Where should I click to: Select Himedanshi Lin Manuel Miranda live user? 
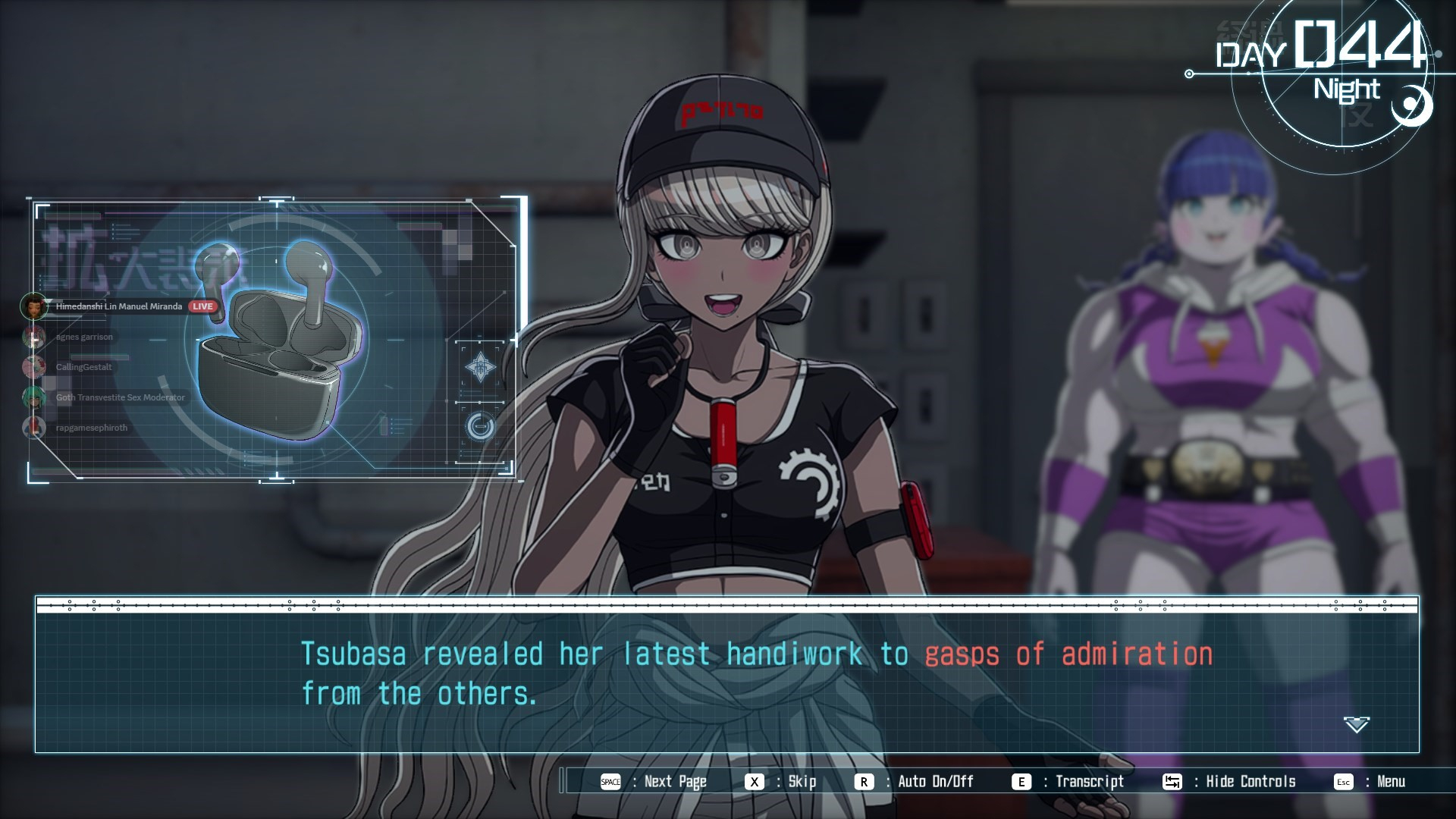[118, 306]
